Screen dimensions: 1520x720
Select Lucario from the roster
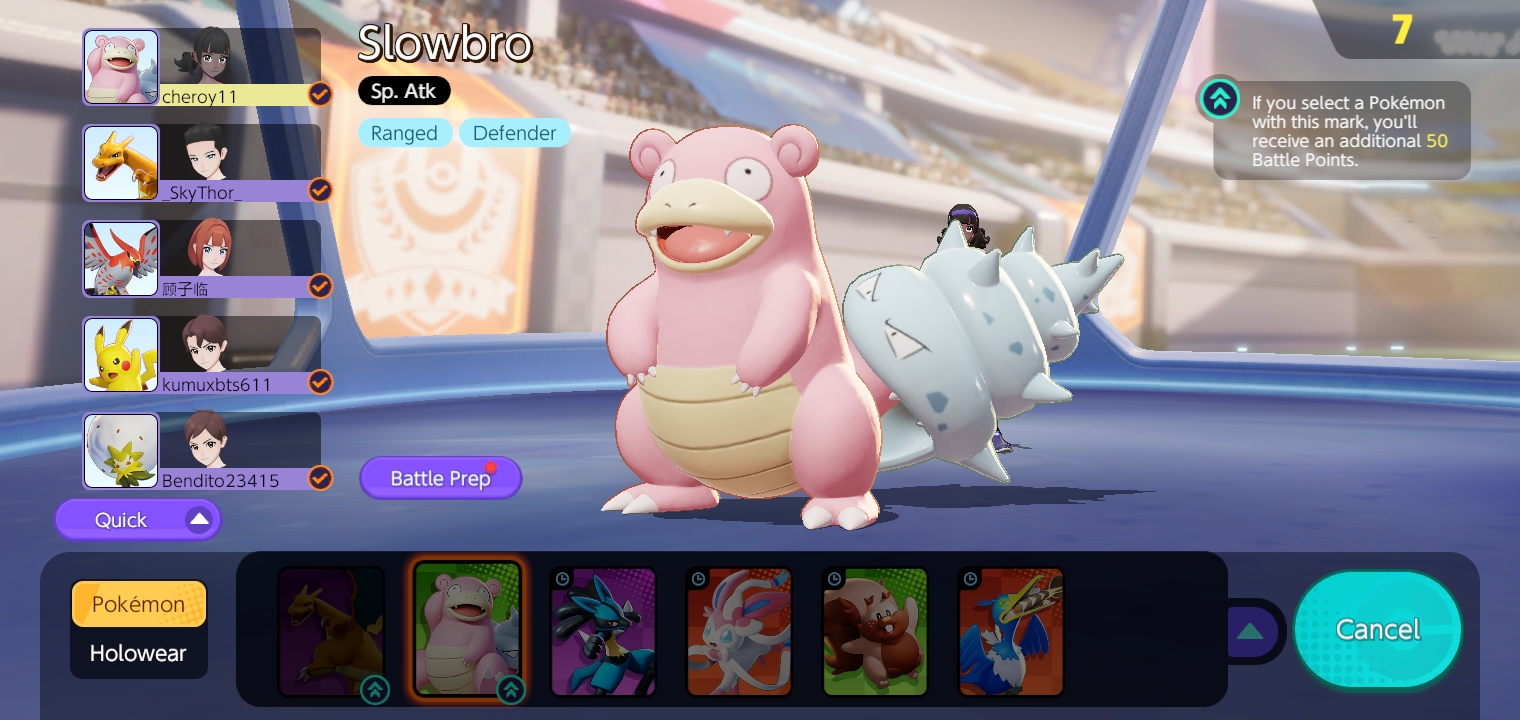603,631
